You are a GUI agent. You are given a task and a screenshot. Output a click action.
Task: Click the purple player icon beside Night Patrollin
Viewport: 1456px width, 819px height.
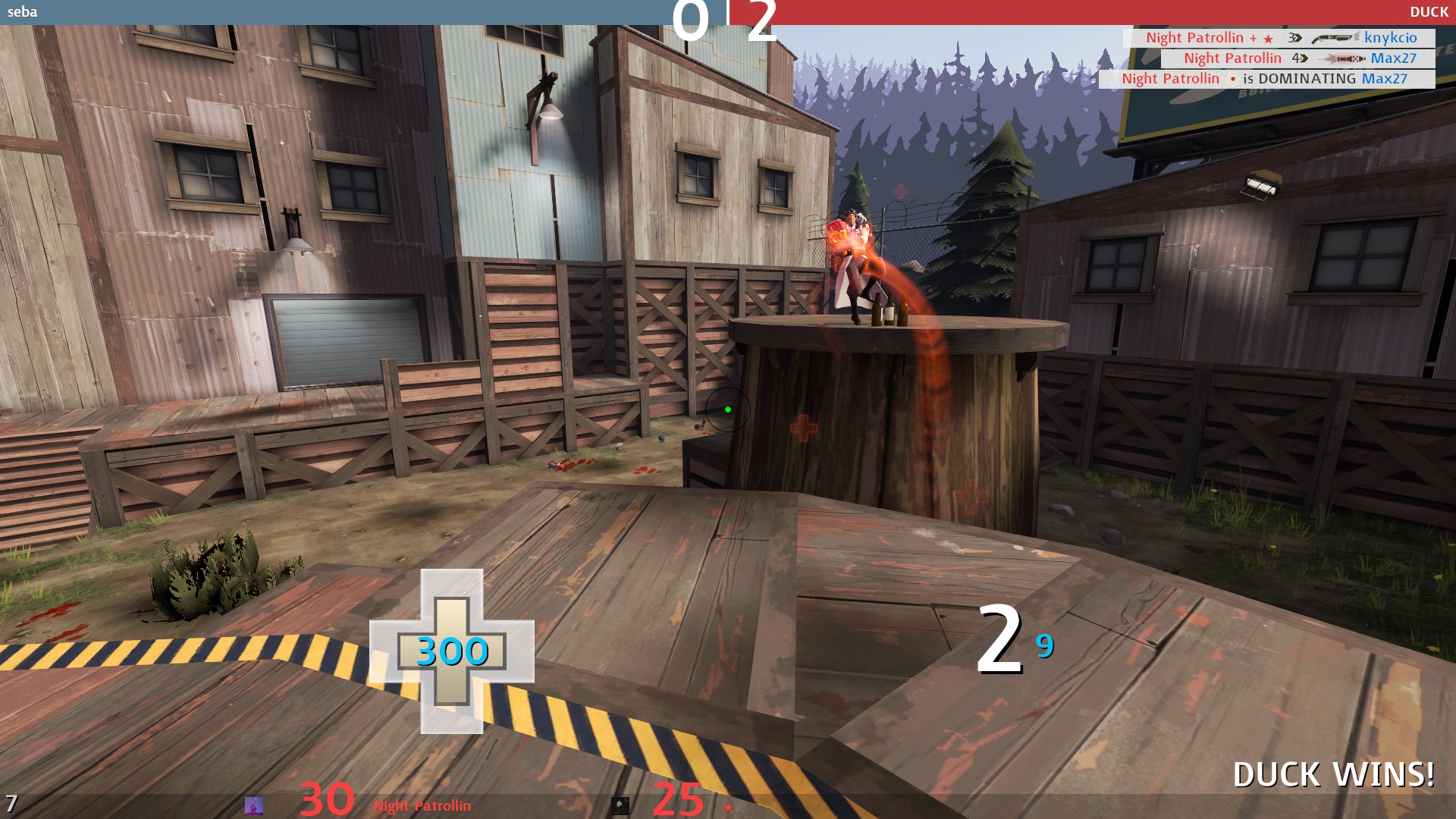[254, 805]
